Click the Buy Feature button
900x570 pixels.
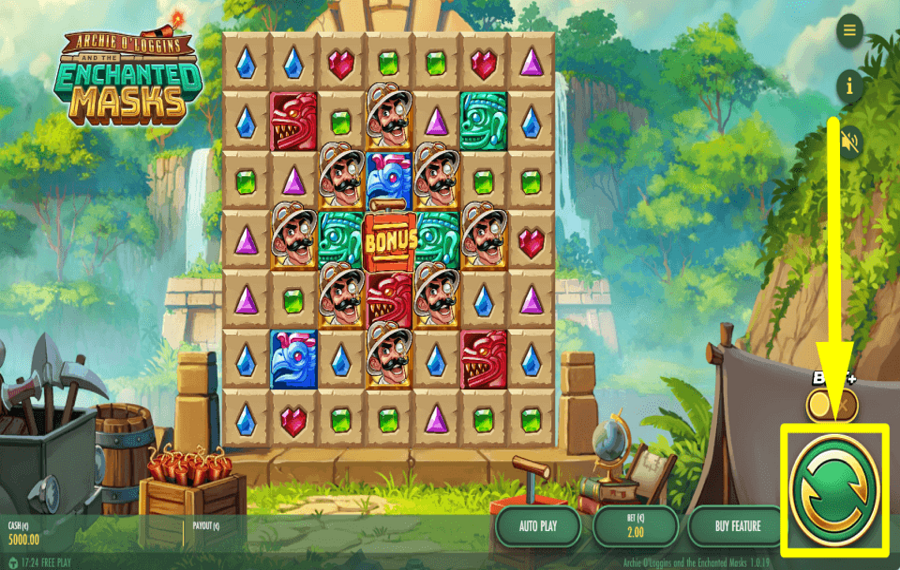tap(738, 526)
